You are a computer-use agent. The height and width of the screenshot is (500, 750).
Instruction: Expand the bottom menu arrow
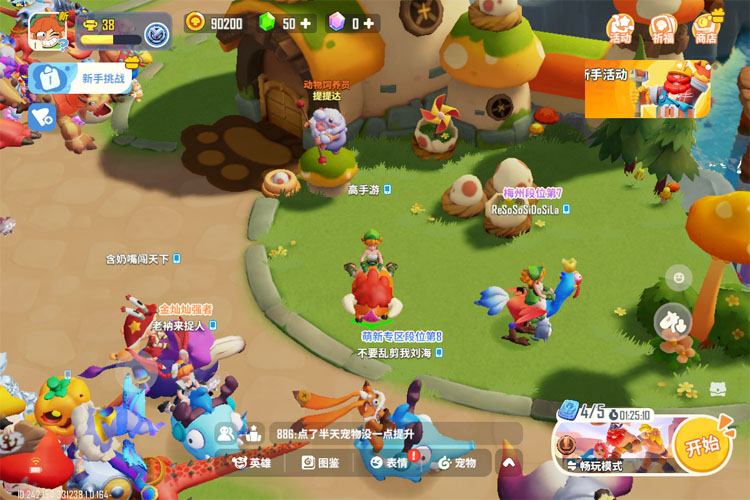click(x=508, y=463)
